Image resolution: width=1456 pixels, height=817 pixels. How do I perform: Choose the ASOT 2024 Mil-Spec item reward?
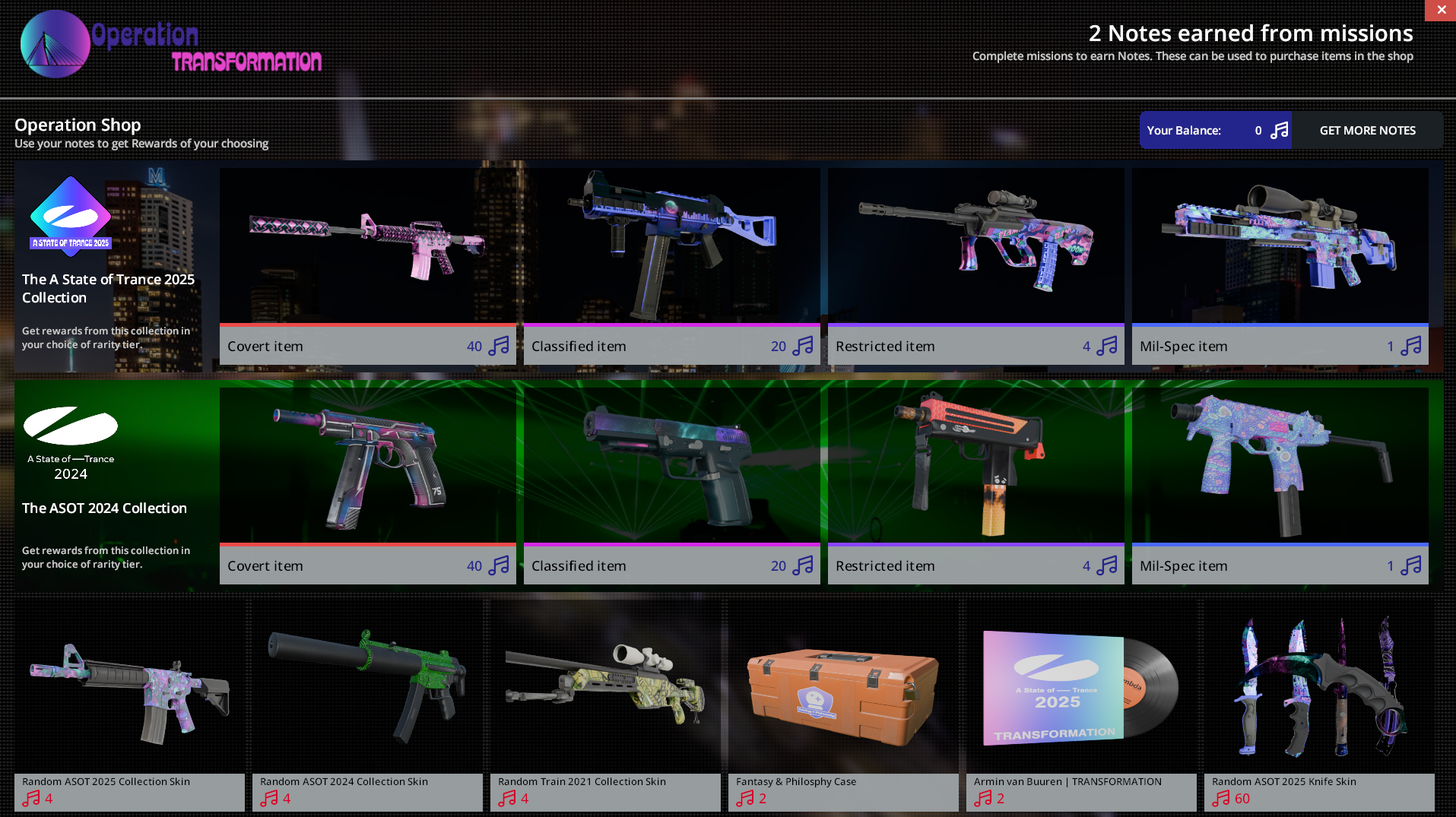pyautogui.click(x=1280, y=485)
